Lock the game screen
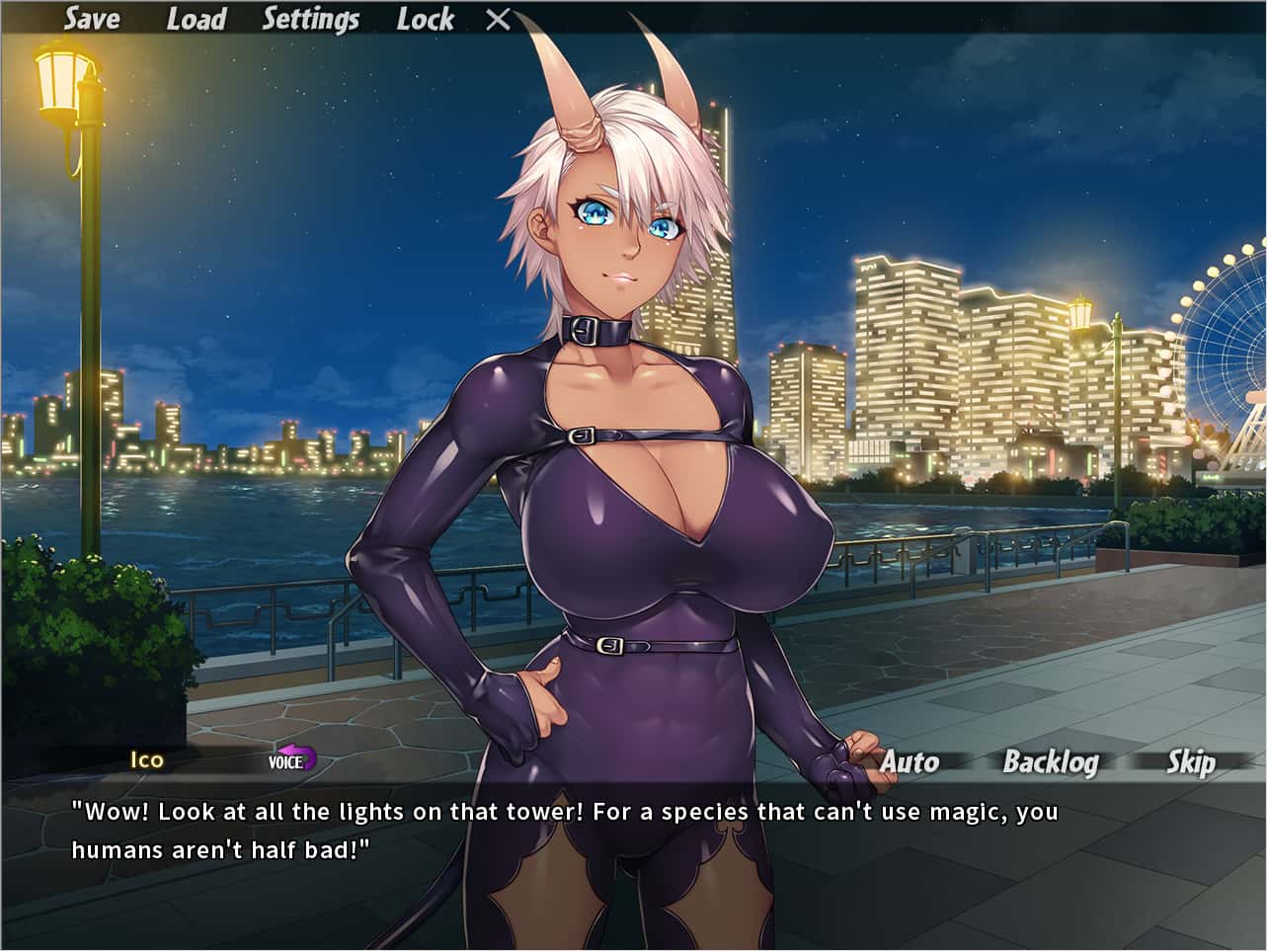1268x952 pixels. click(x=426, y=19)
